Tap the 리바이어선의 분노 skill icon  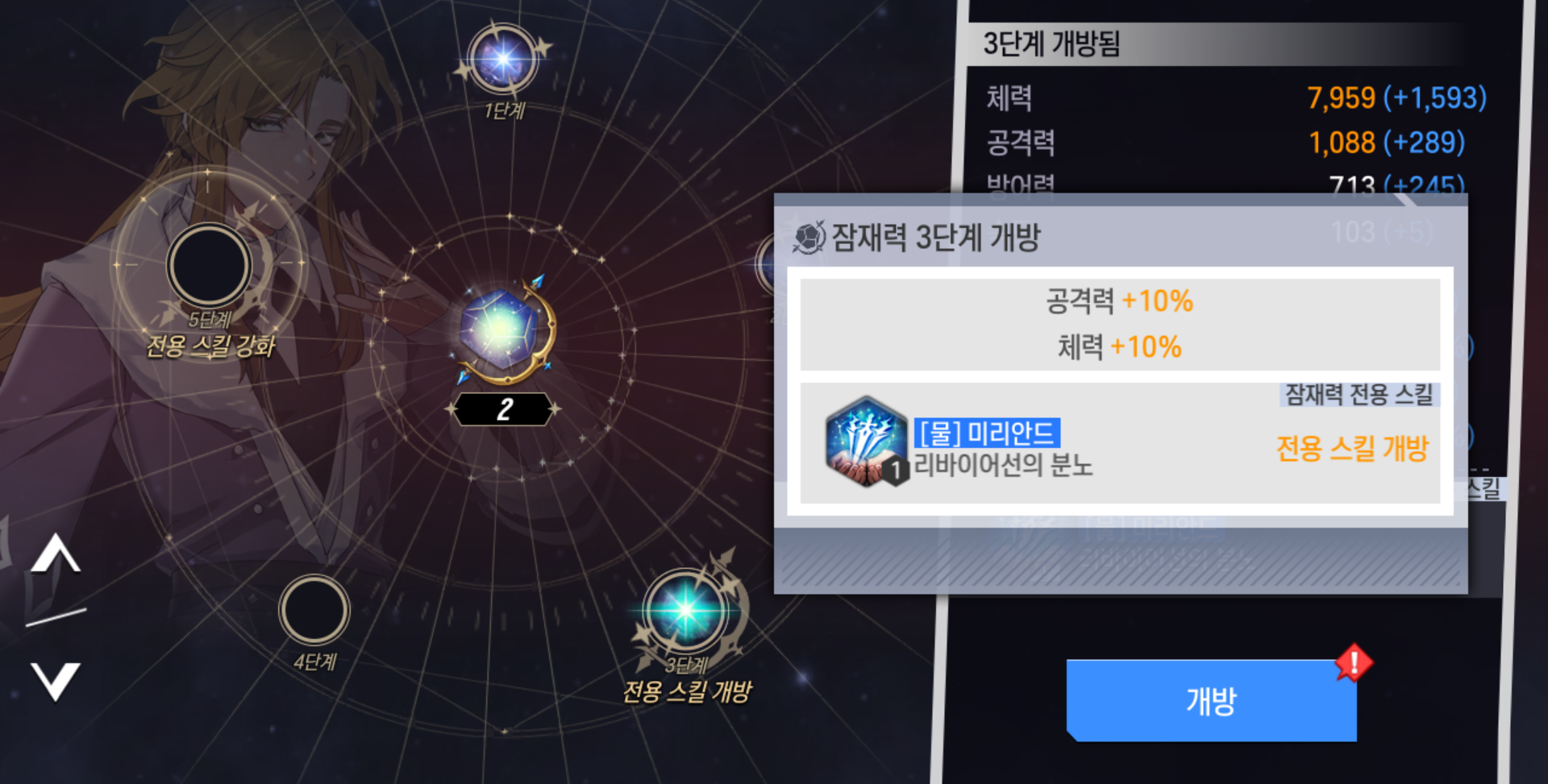866,442
